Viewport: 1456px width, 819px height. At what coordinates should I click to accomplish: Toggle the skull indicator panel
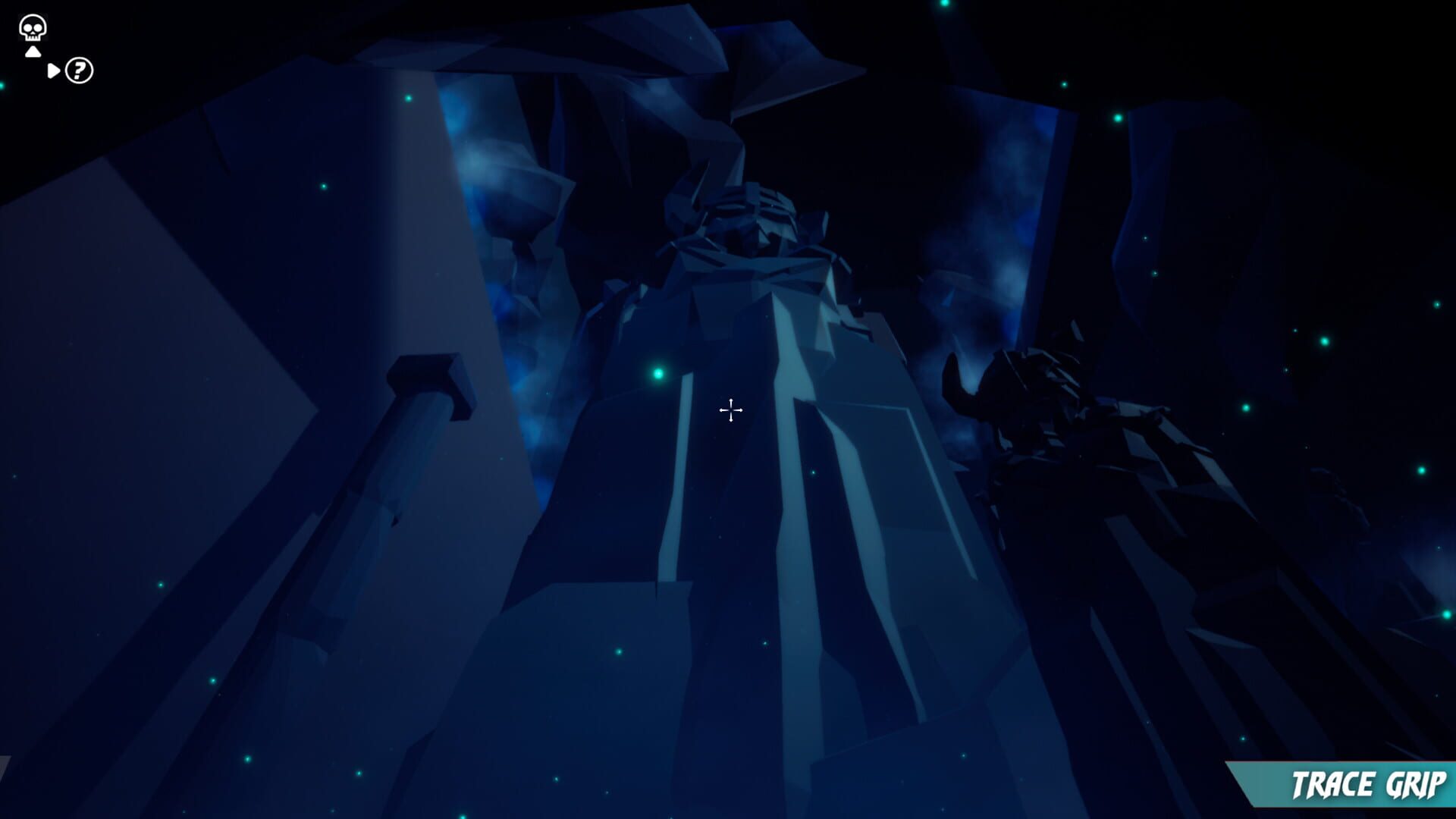tap(32, 29)
